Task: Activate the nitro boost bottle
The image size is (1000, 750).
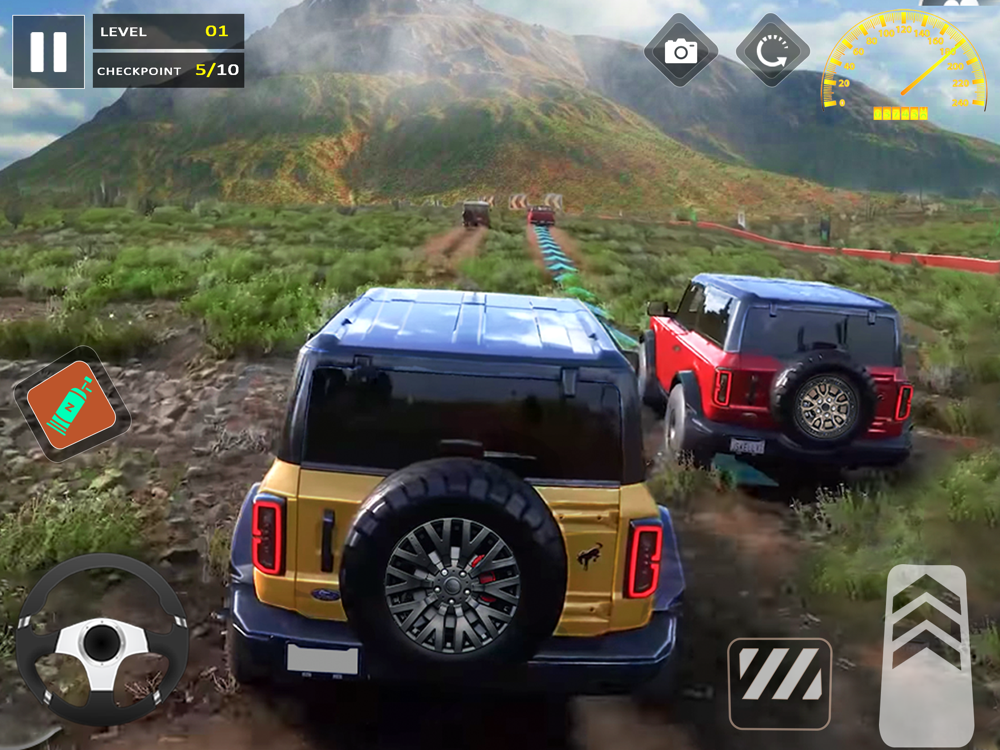Action: 71,403
